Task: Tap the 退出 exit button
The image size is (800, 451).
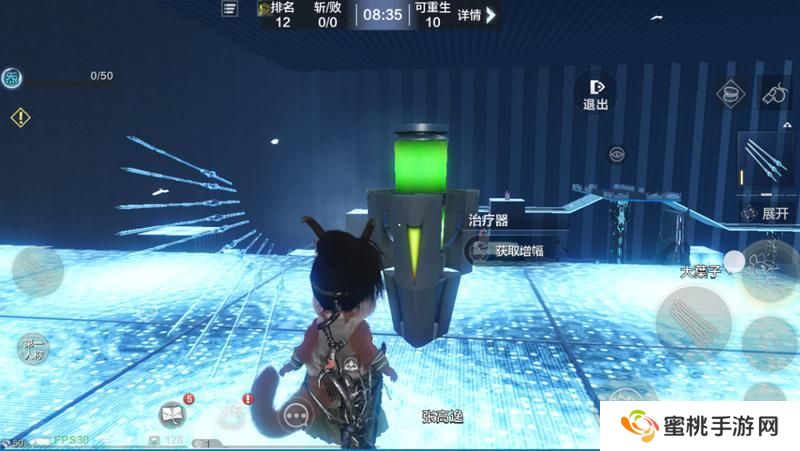Action: pos(596,93)
